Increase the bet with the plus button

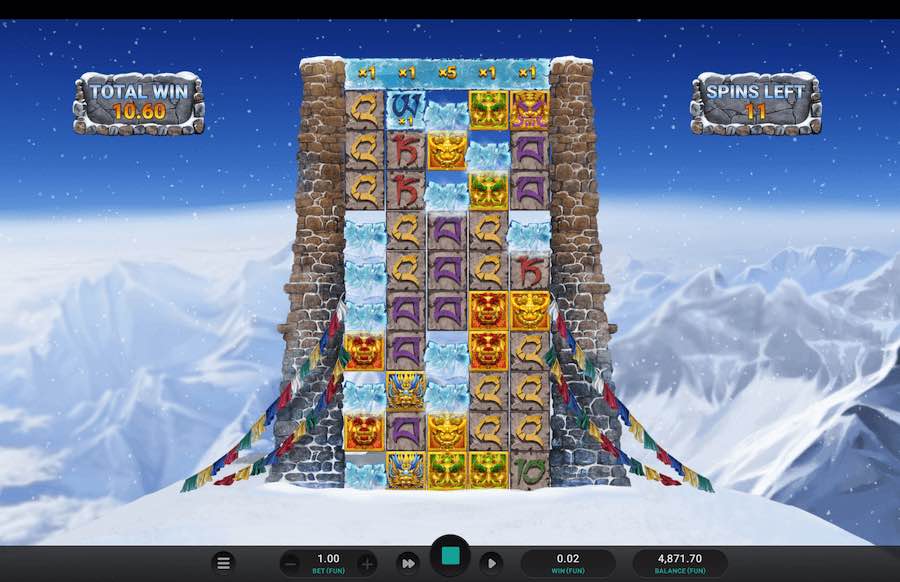[367, 563]
